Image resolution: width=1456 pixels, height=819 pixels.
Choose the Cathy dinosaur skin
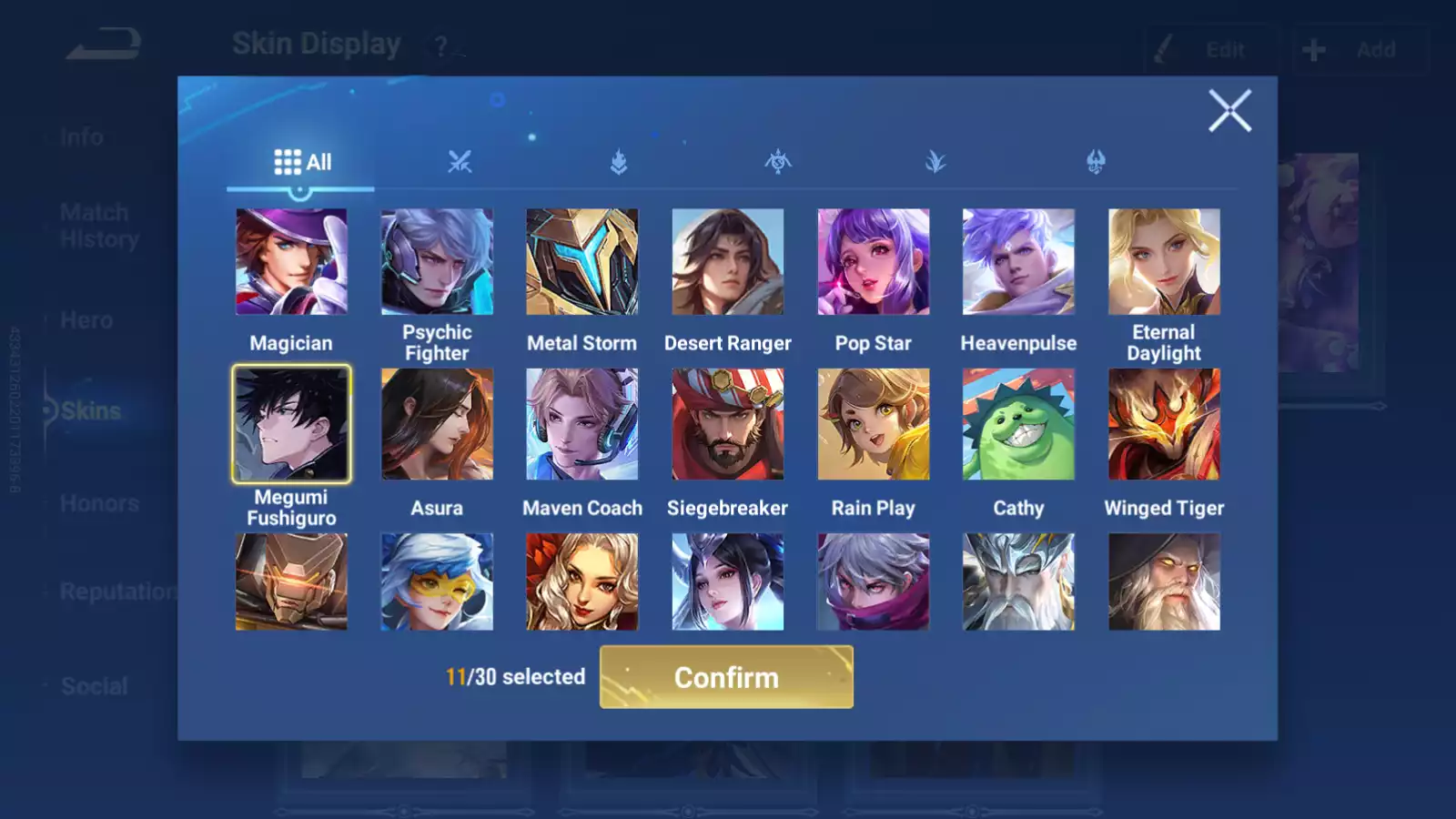pos(1018,424)
